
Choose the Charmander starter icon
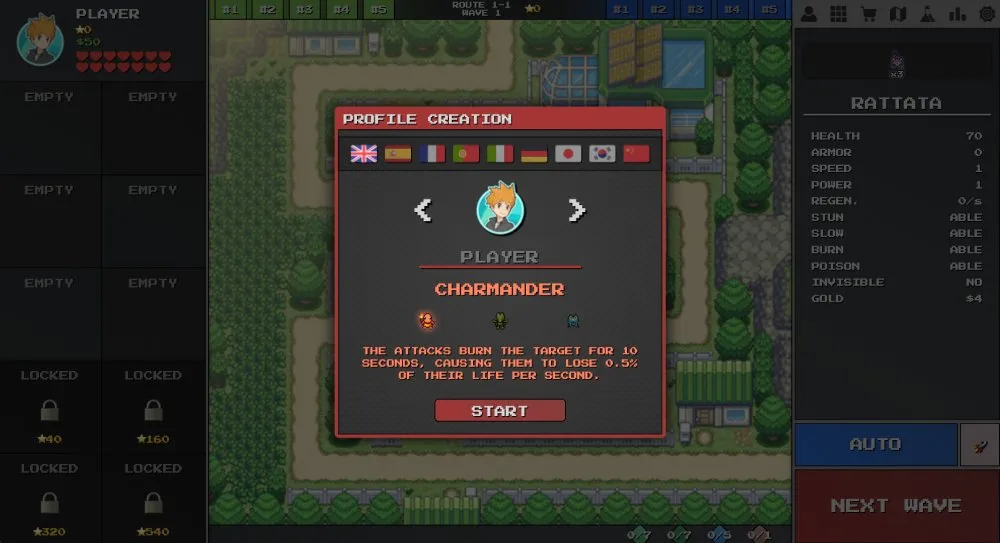427,321
